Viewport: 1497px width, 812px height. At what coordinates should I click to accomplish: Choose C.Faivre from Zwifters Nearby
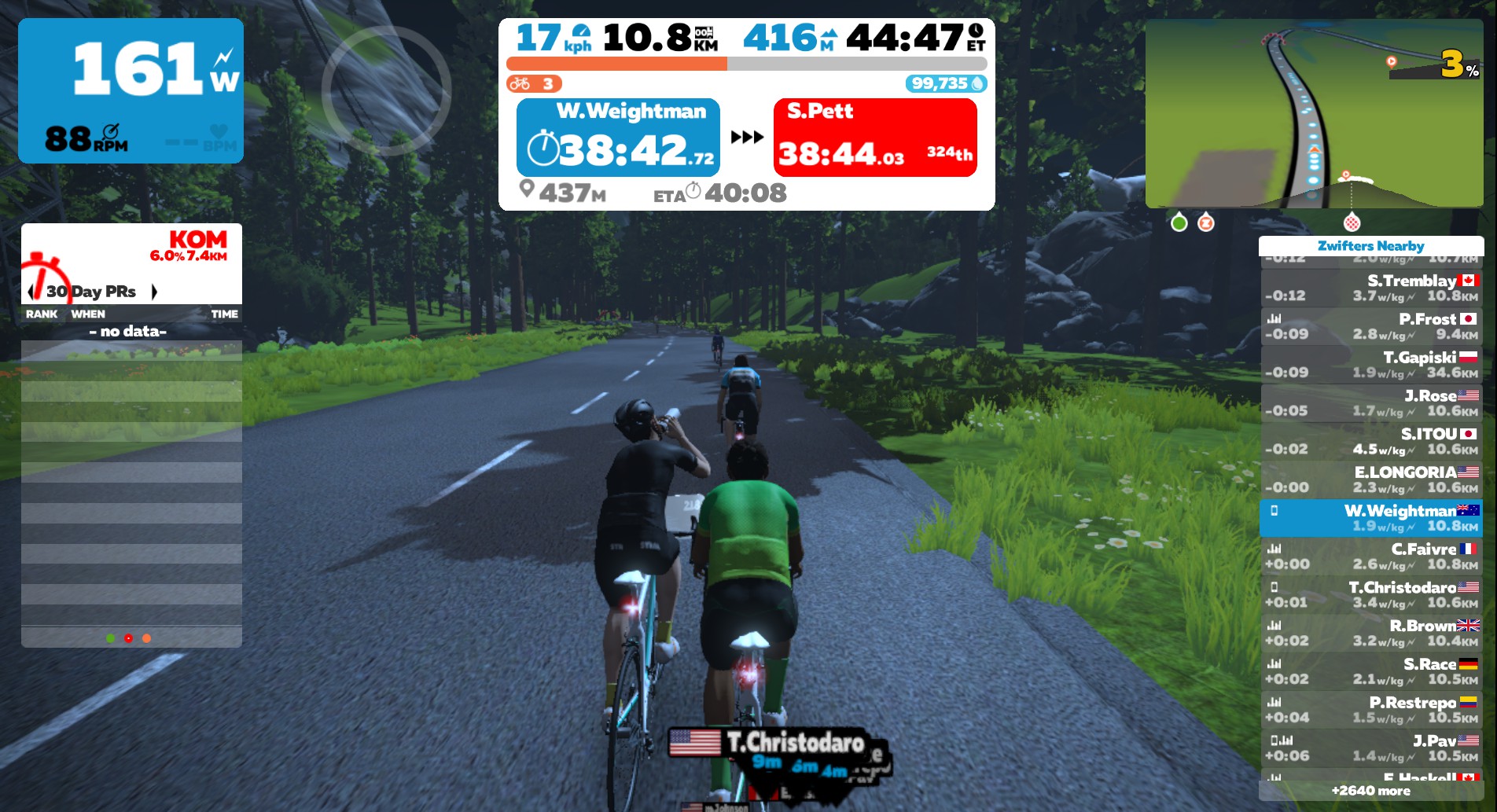tap(1371, 557)
